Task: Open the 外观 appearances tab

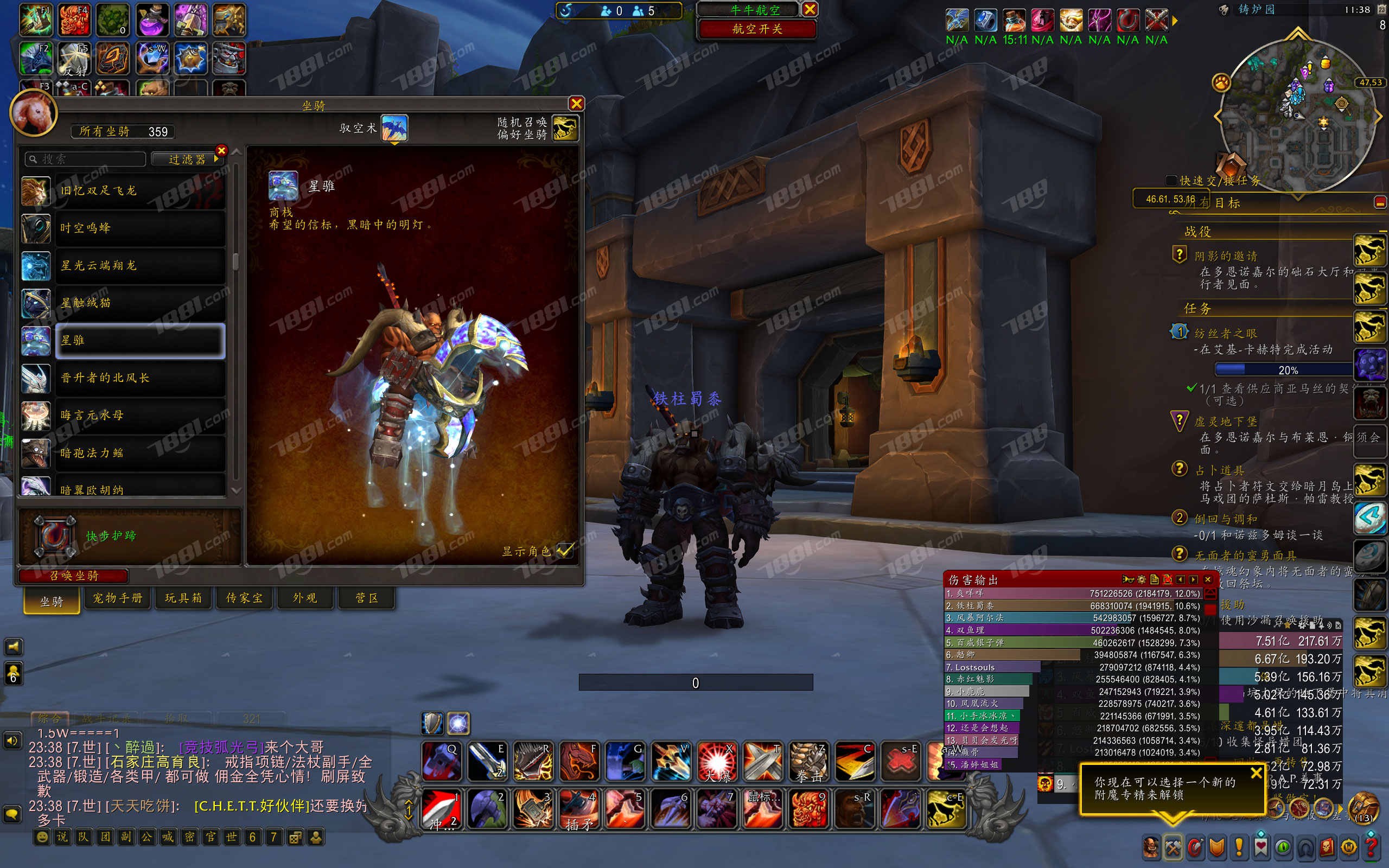Action: 305,598
